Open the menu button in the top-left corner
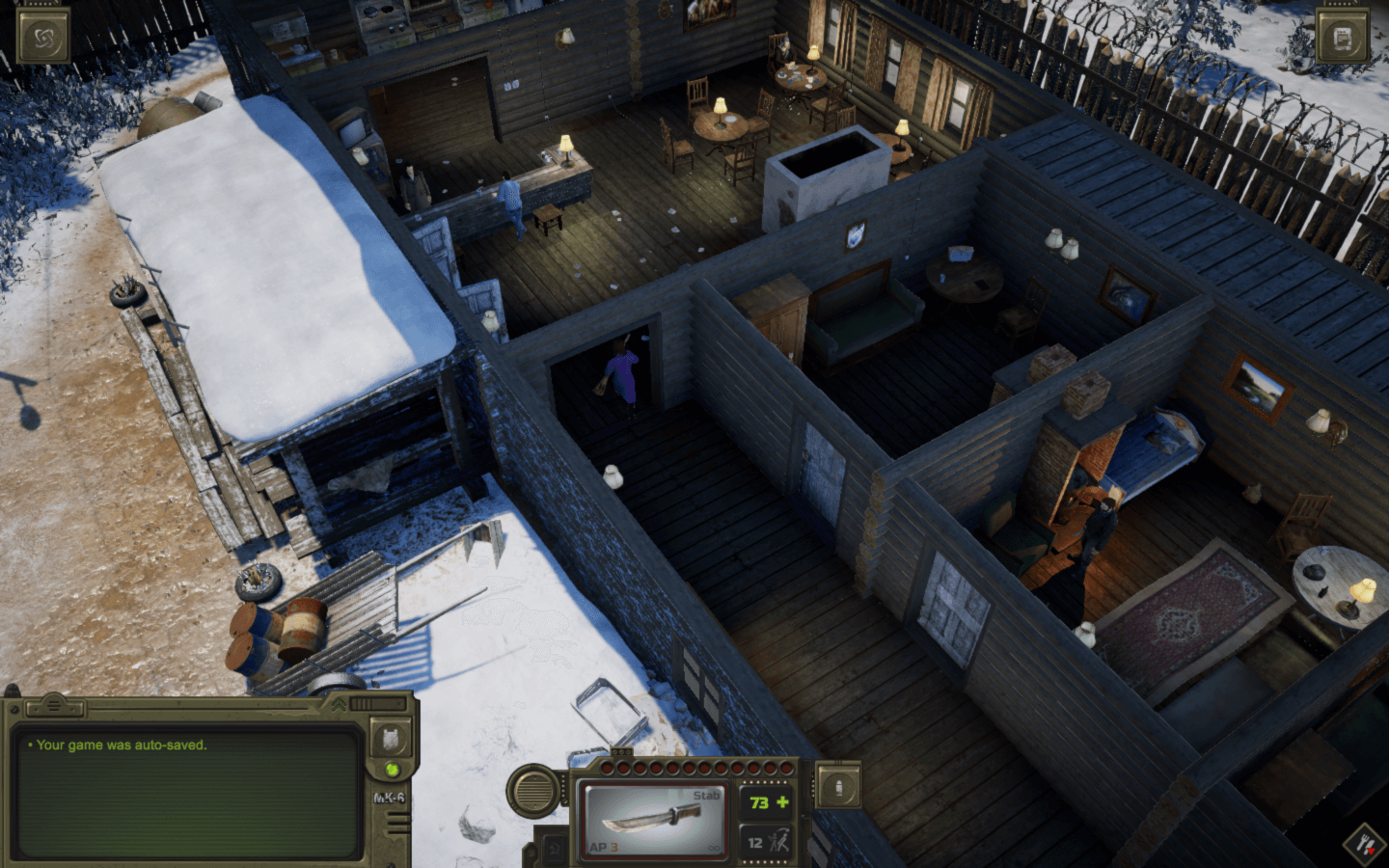This screenshot has height=868, width=1389. coord(43,39)
